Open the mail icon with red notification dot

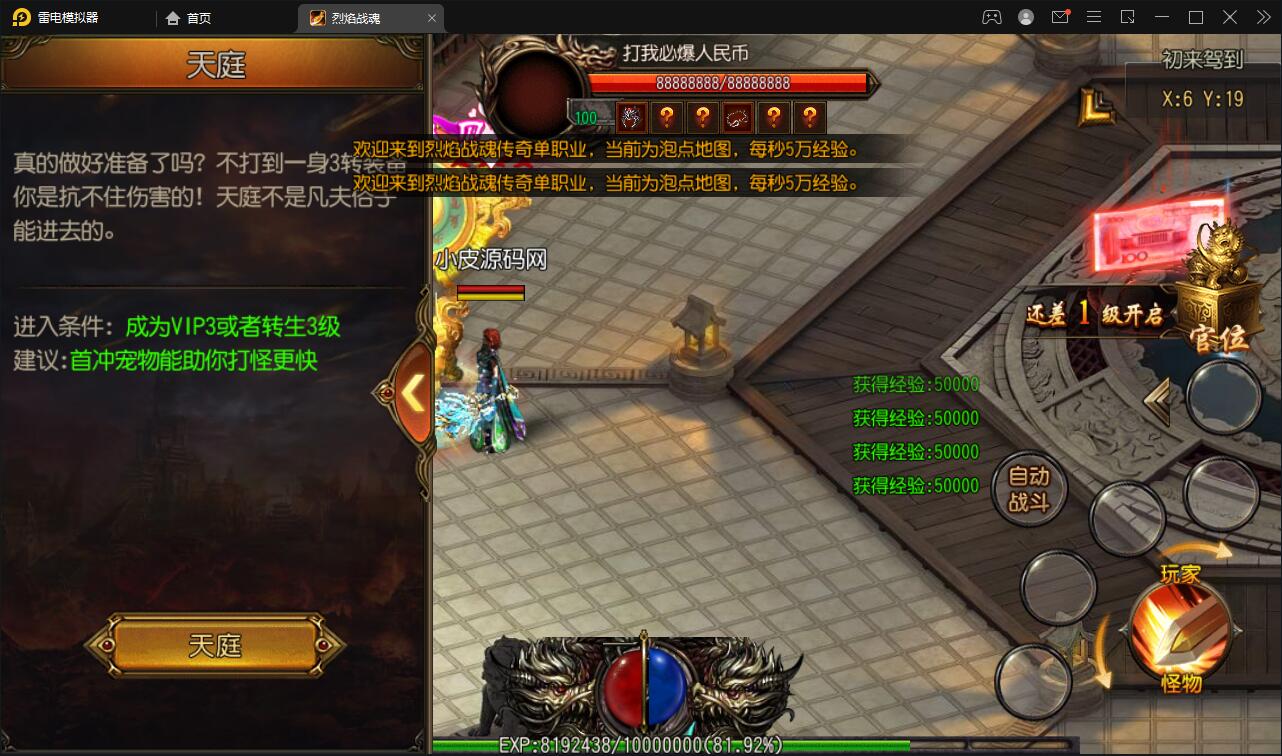[x=1062, y=17]
